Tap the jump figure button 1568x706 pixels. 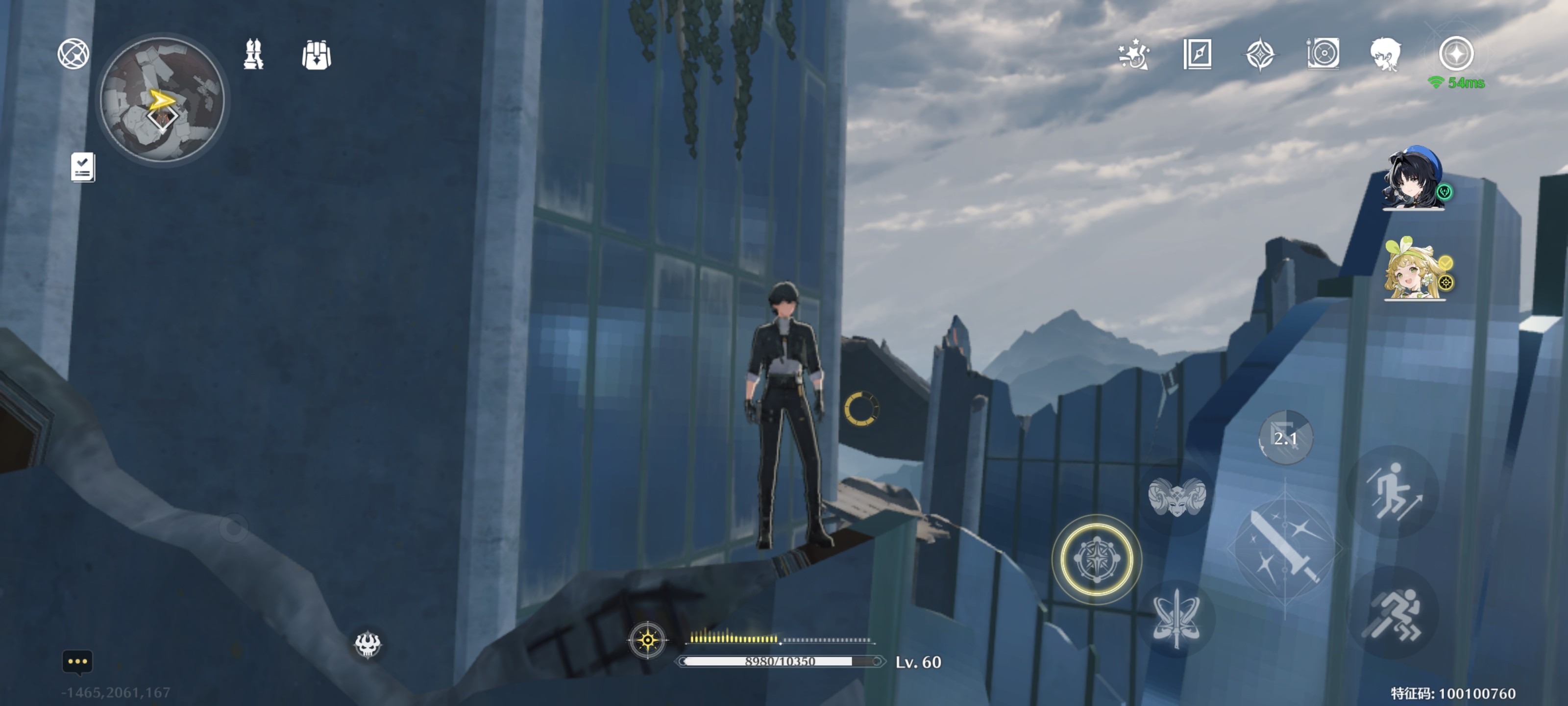point(1393,491)
